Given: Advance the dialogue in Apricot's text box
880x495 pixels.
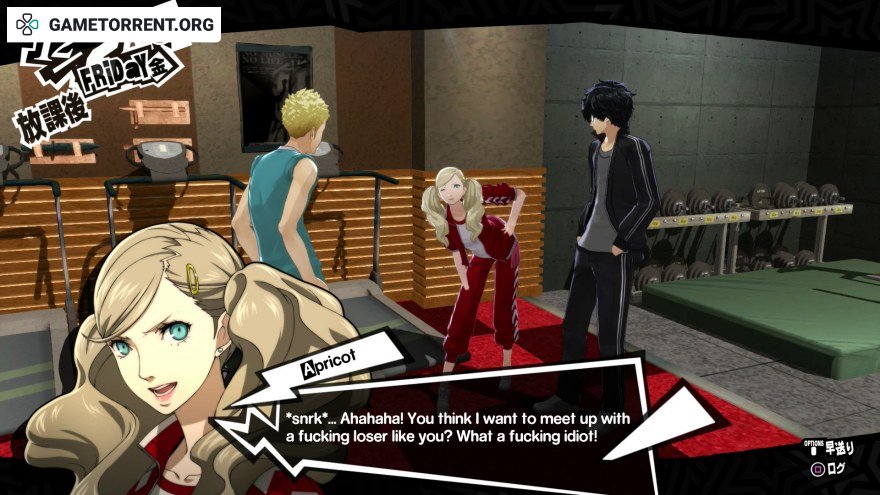Looking at the screenshot, I should pos(440,423).
